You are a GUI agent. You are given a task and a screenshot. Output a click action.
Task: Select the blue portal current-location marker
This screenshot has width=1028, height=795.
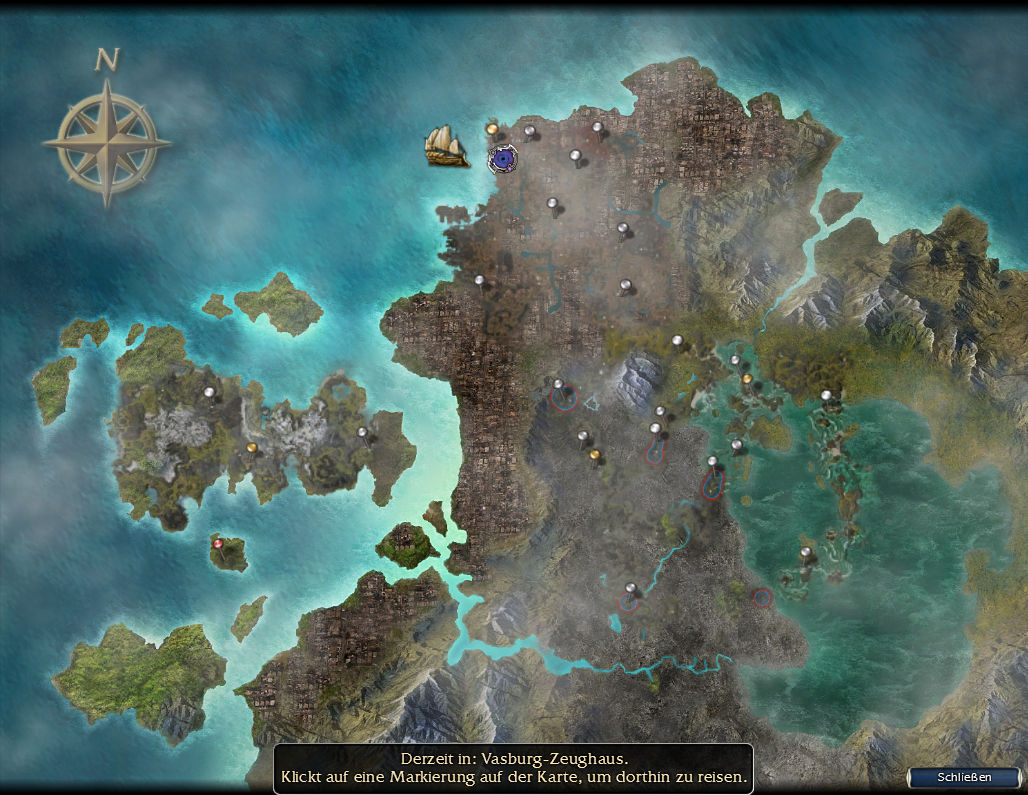point(503,158)
